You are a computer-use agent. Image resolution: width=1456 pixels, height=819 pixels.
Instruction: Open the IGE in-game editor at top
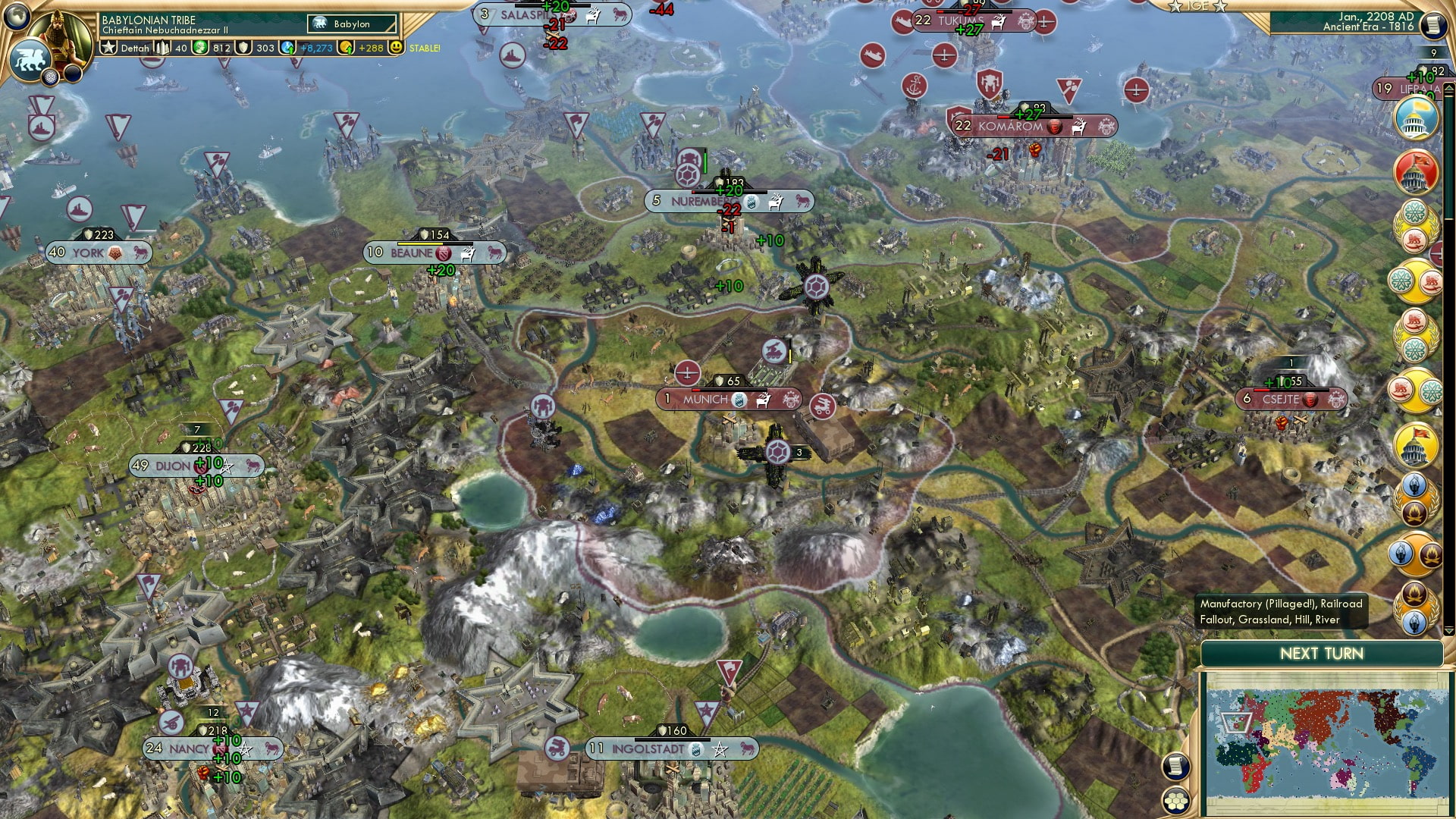coord(1198,6)
